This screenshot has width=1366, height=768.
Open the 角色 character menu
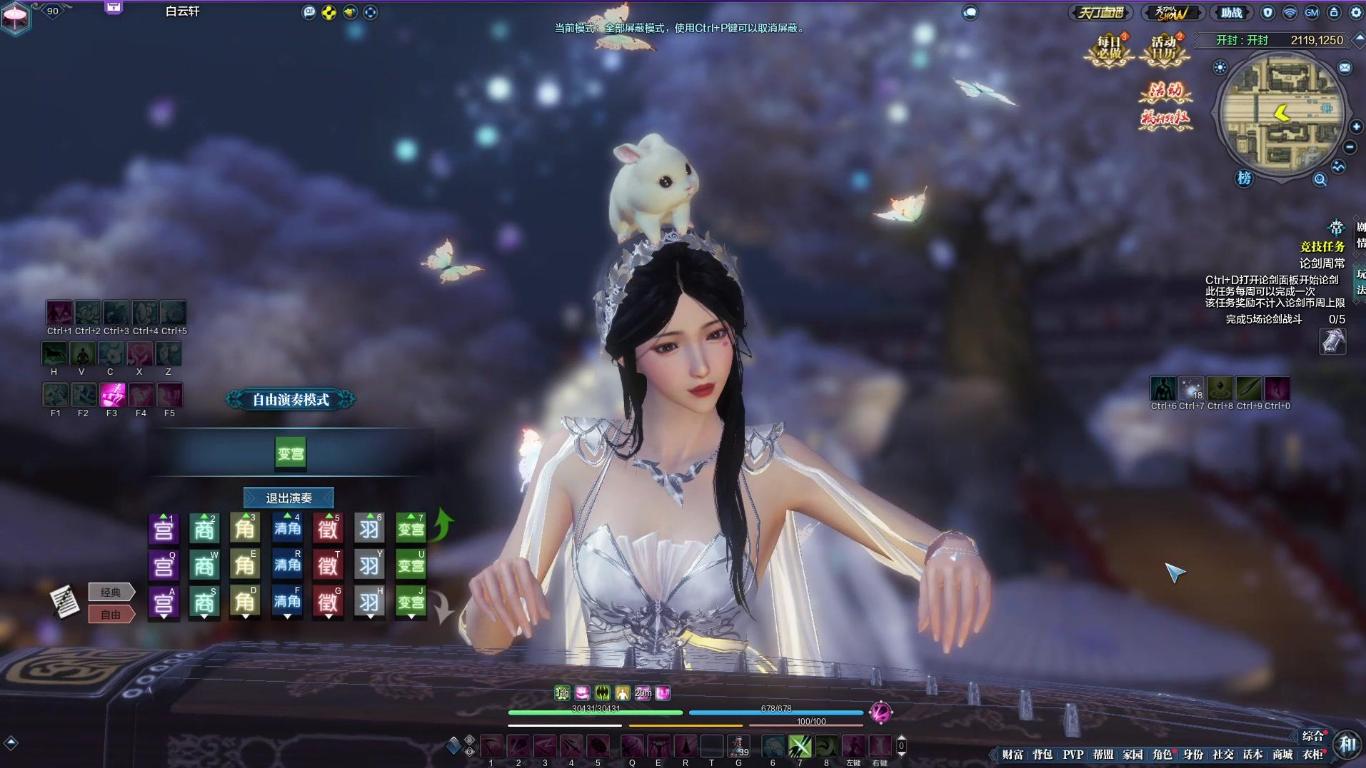[x=1162, y=755]
